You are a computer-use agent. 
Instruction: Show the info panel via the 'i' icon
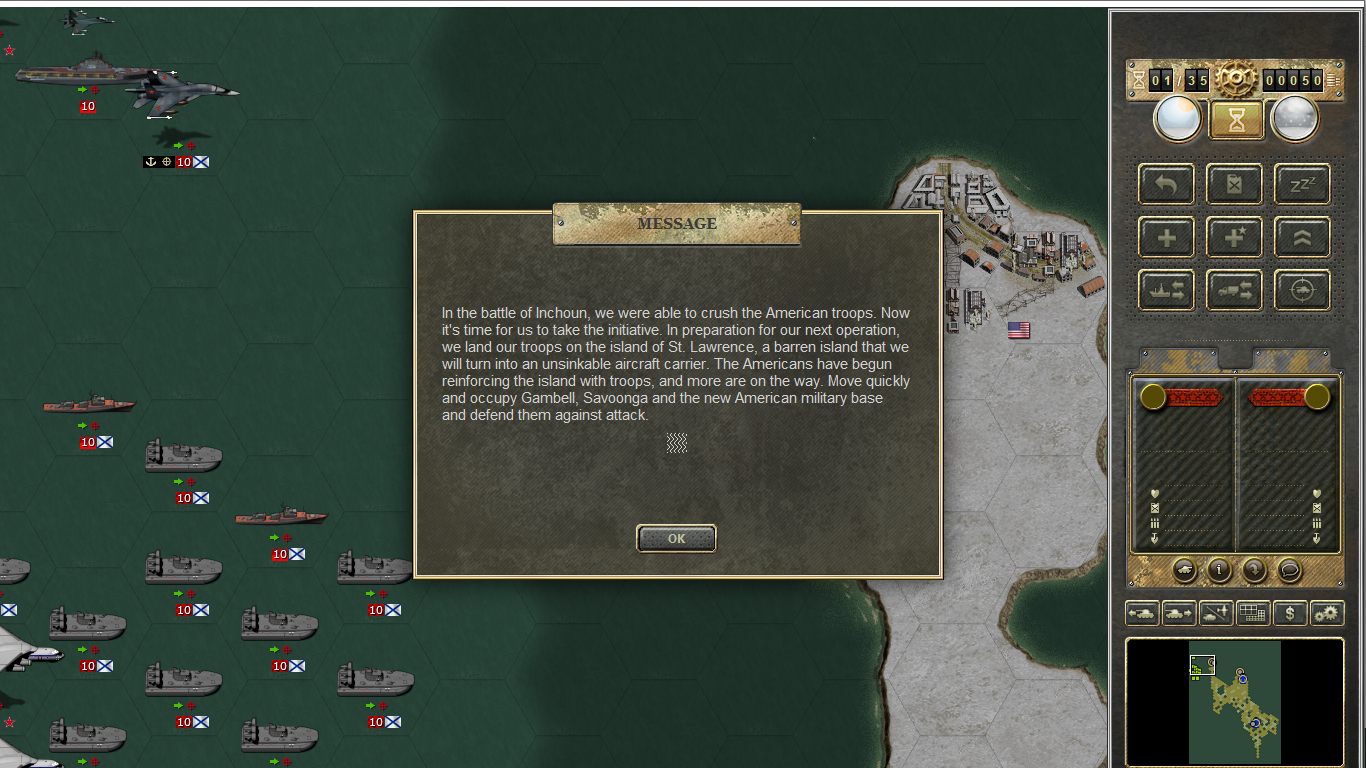[1219, 570]
